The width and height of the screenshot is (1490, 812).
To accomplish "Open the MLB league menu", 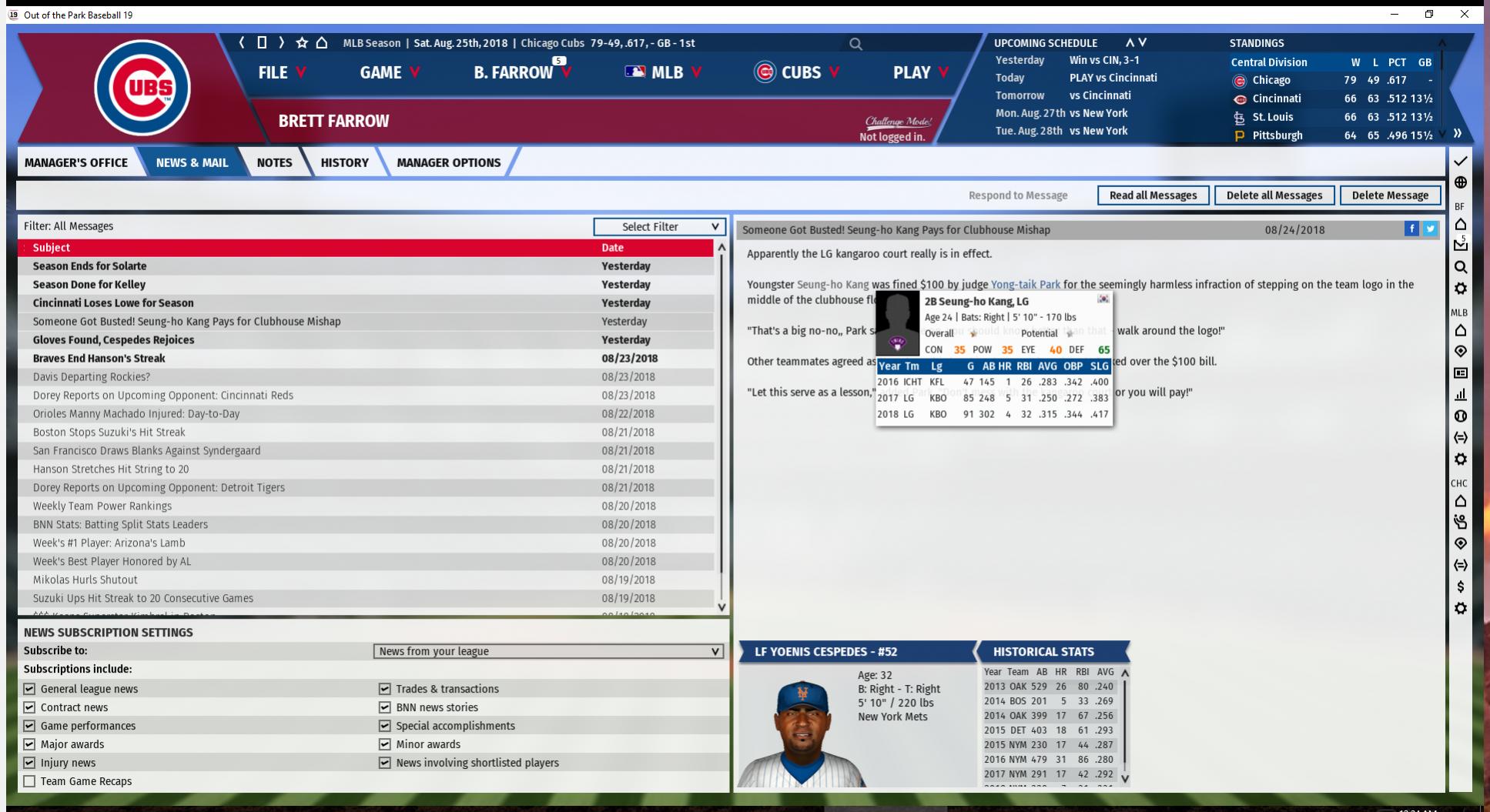I will 664,72.
